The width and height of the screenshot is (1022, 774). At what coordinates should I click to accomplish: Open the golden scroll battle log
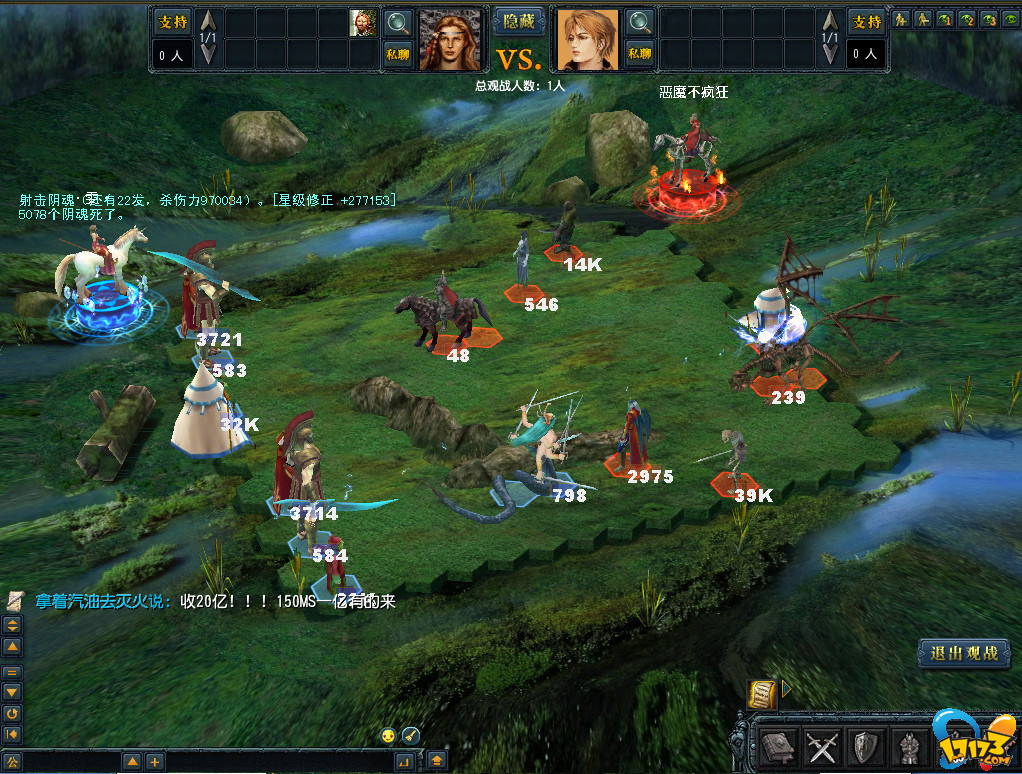coord(762,693)
